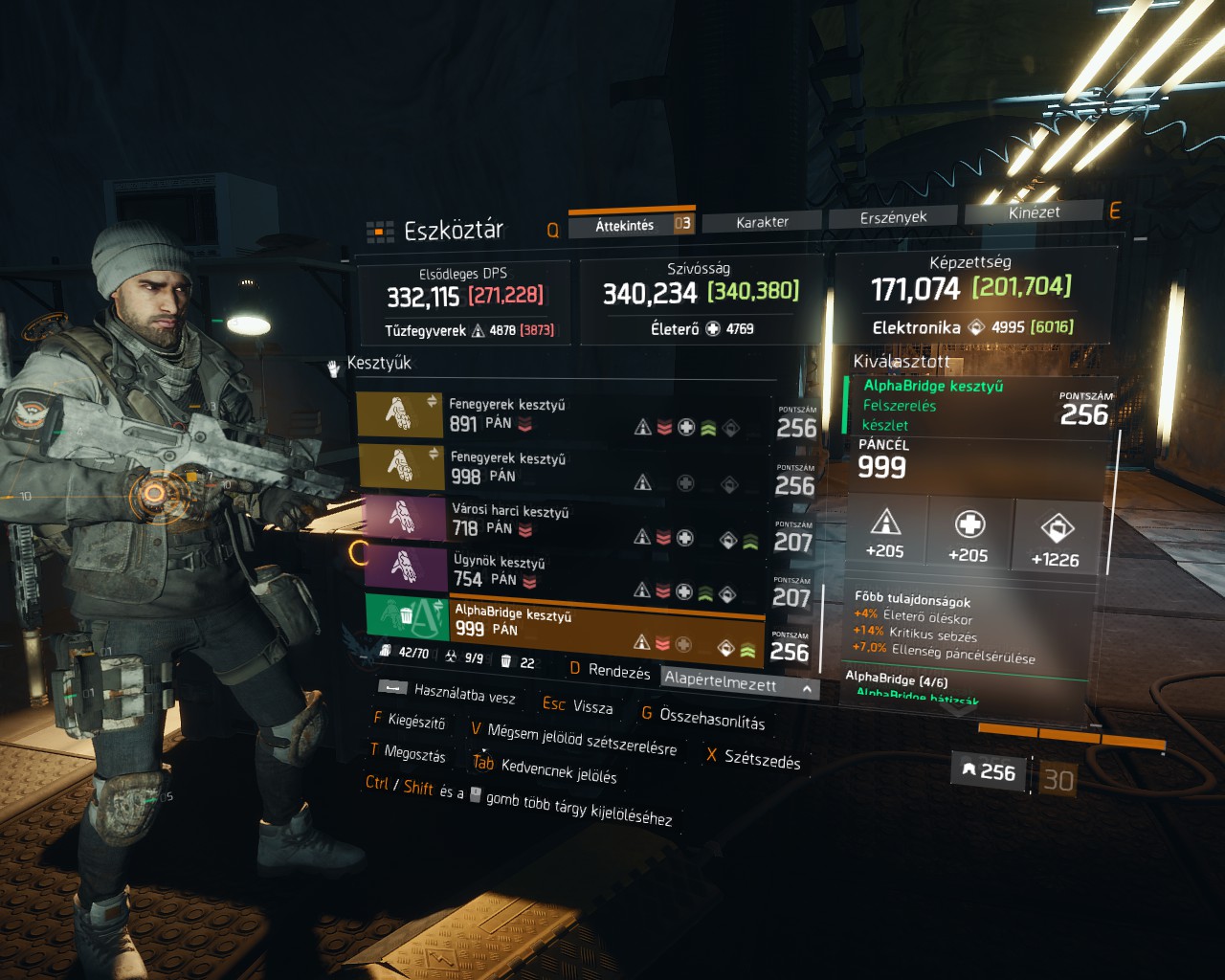Show the Kinézet tab

pyautogui.click(x=1034, y=212)
